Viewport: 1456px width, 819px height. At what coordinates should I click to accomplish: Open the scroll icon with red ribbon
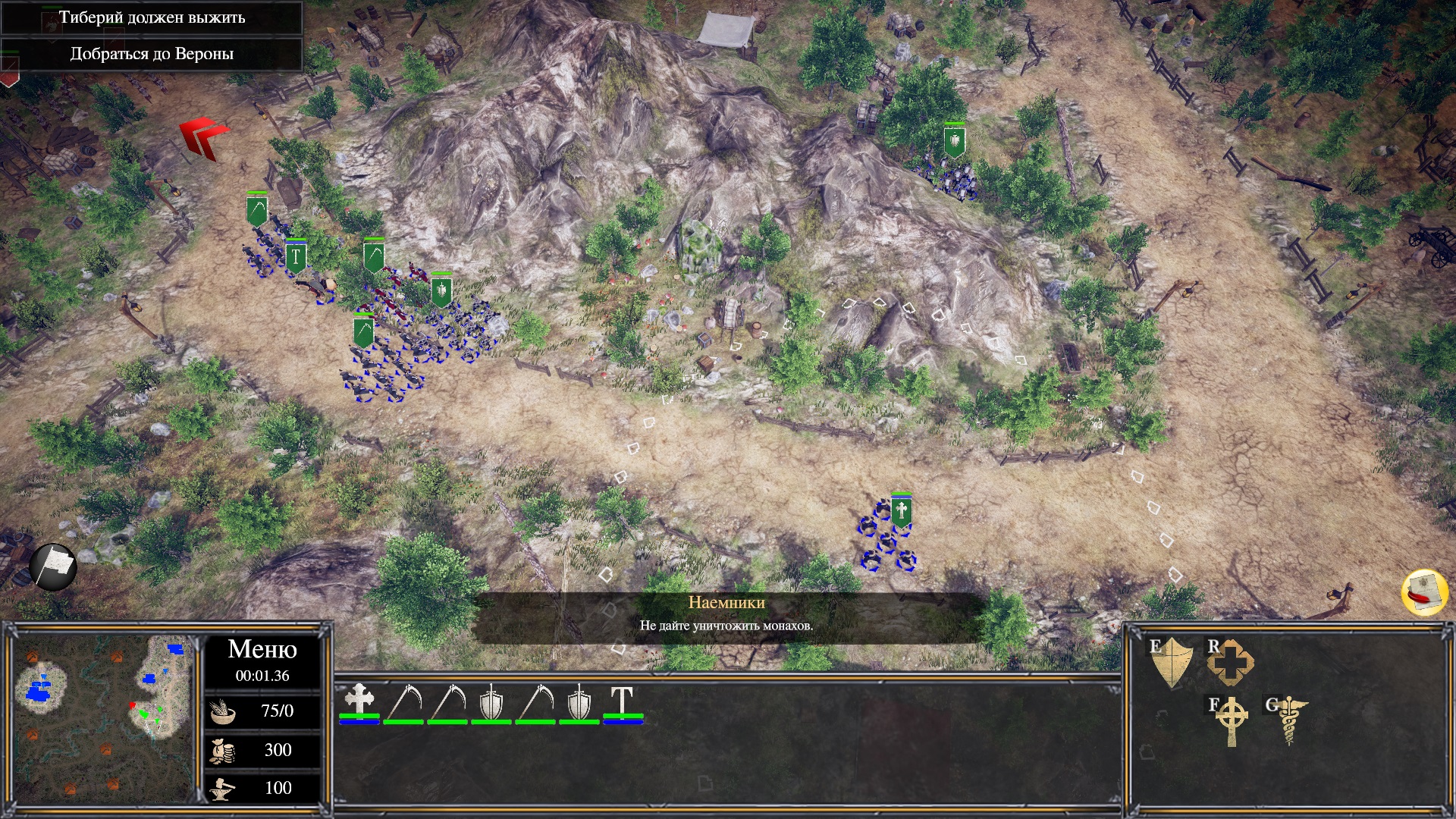[x=1424, y=592]
